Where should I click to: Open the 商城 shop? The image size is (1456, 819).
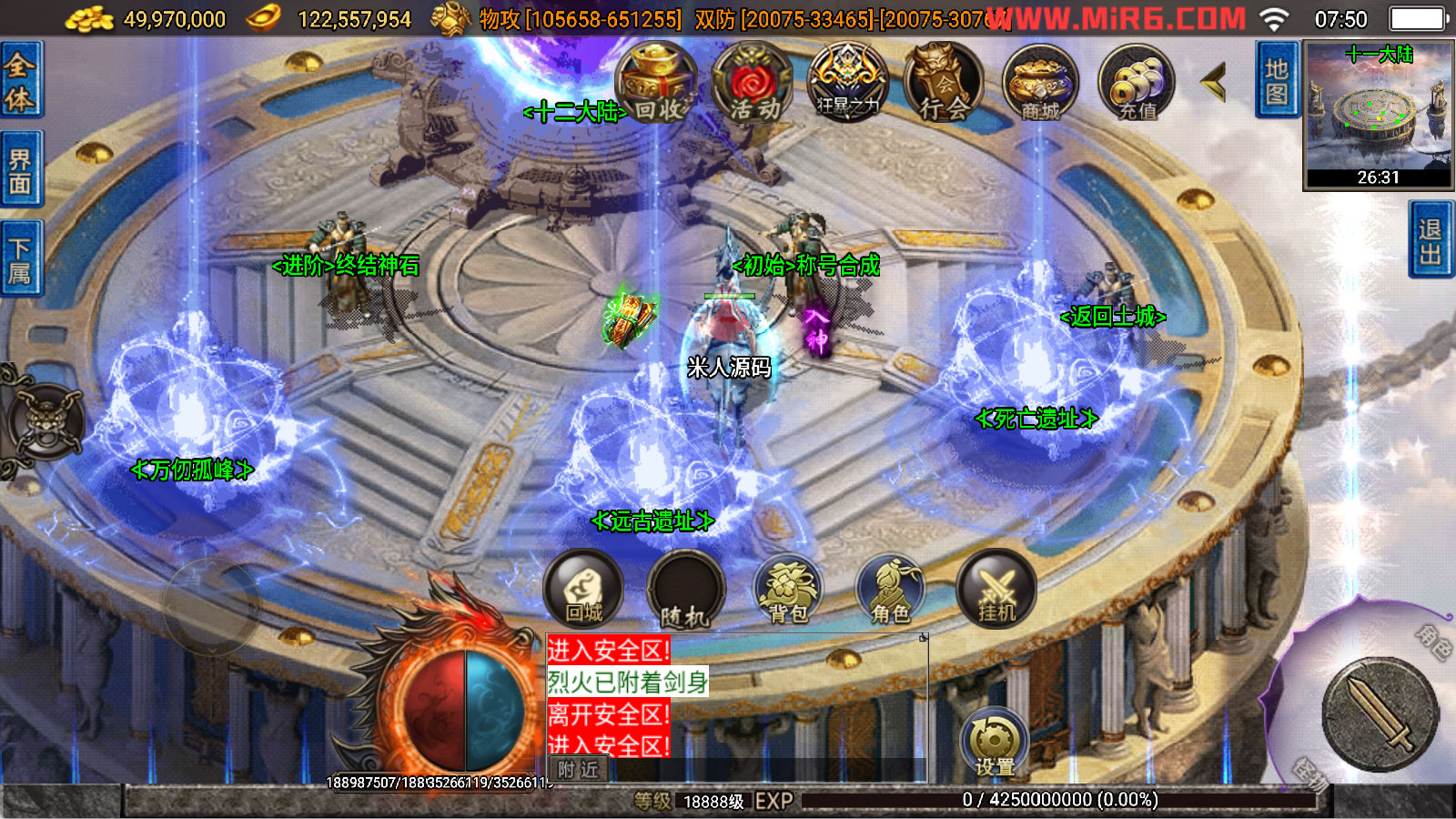click(1040, 84)
